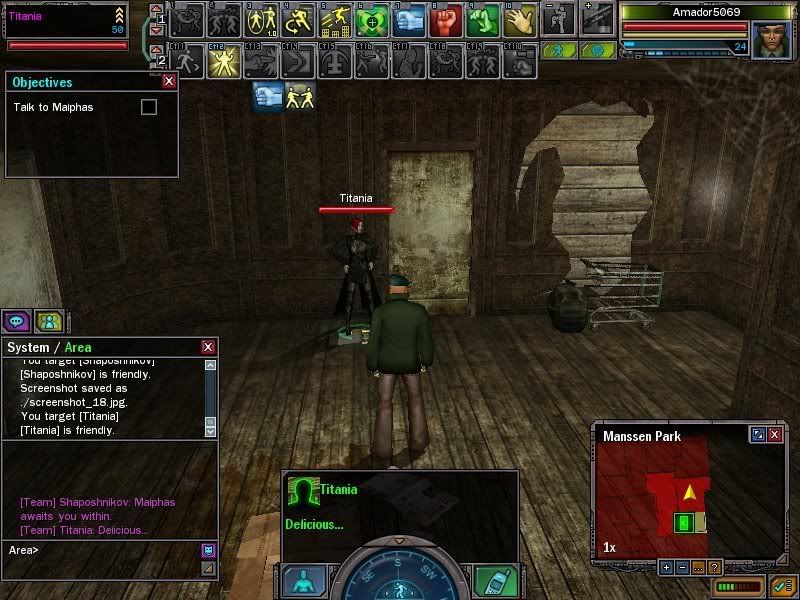
Task: Tick the Talk to Maiphas objective checkbox
Action: (149, 107)
